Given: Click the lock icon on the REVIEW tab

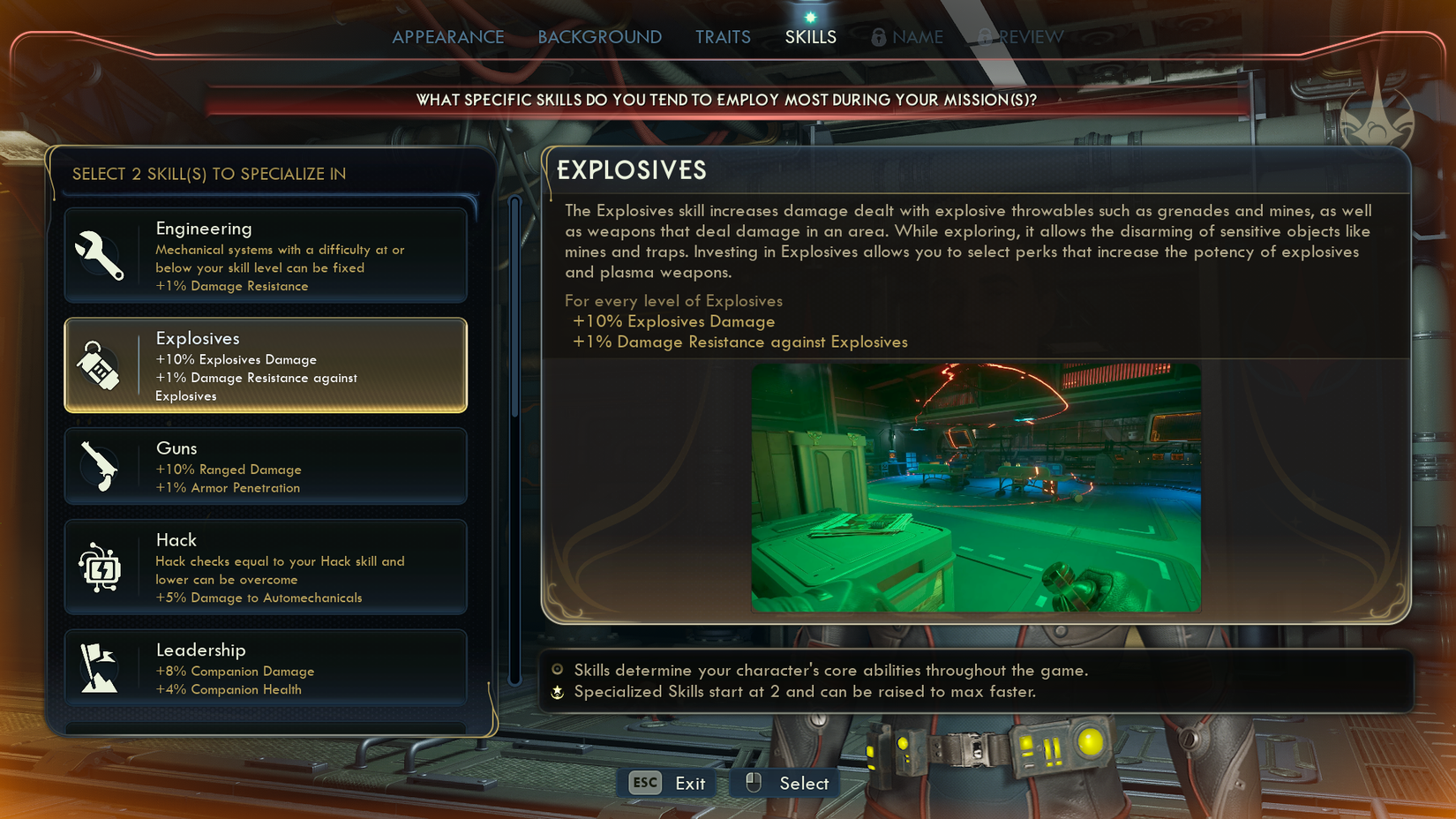Looking at the screenshot, I should (982, 37).
